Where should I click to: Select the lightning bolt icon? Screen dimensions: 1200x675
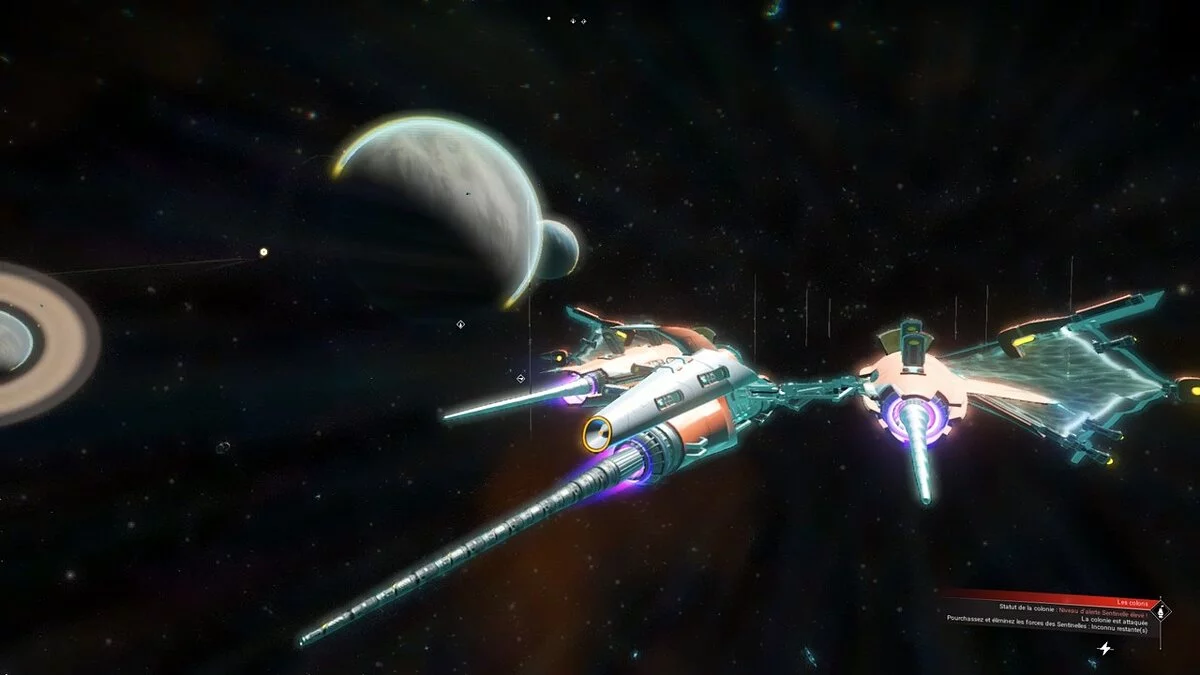pyautogui.click(x=1105, y=648)
